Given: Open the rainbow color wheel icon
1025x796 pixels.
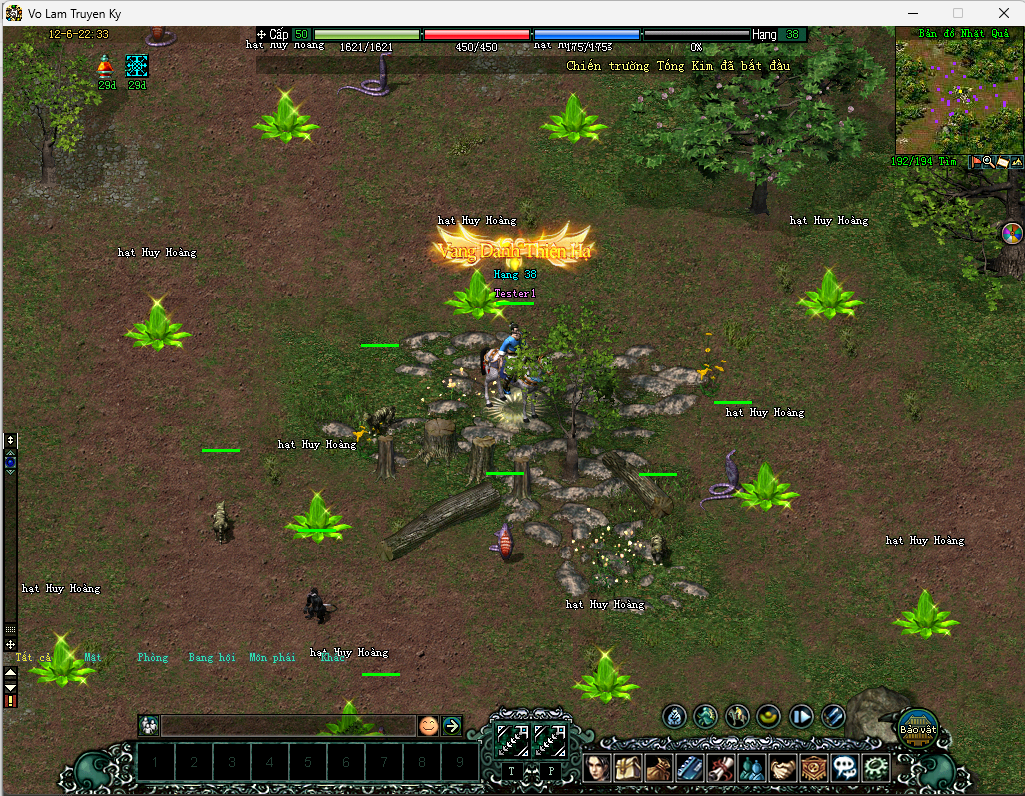Looking at the screenshot, I should point(1011,233).
